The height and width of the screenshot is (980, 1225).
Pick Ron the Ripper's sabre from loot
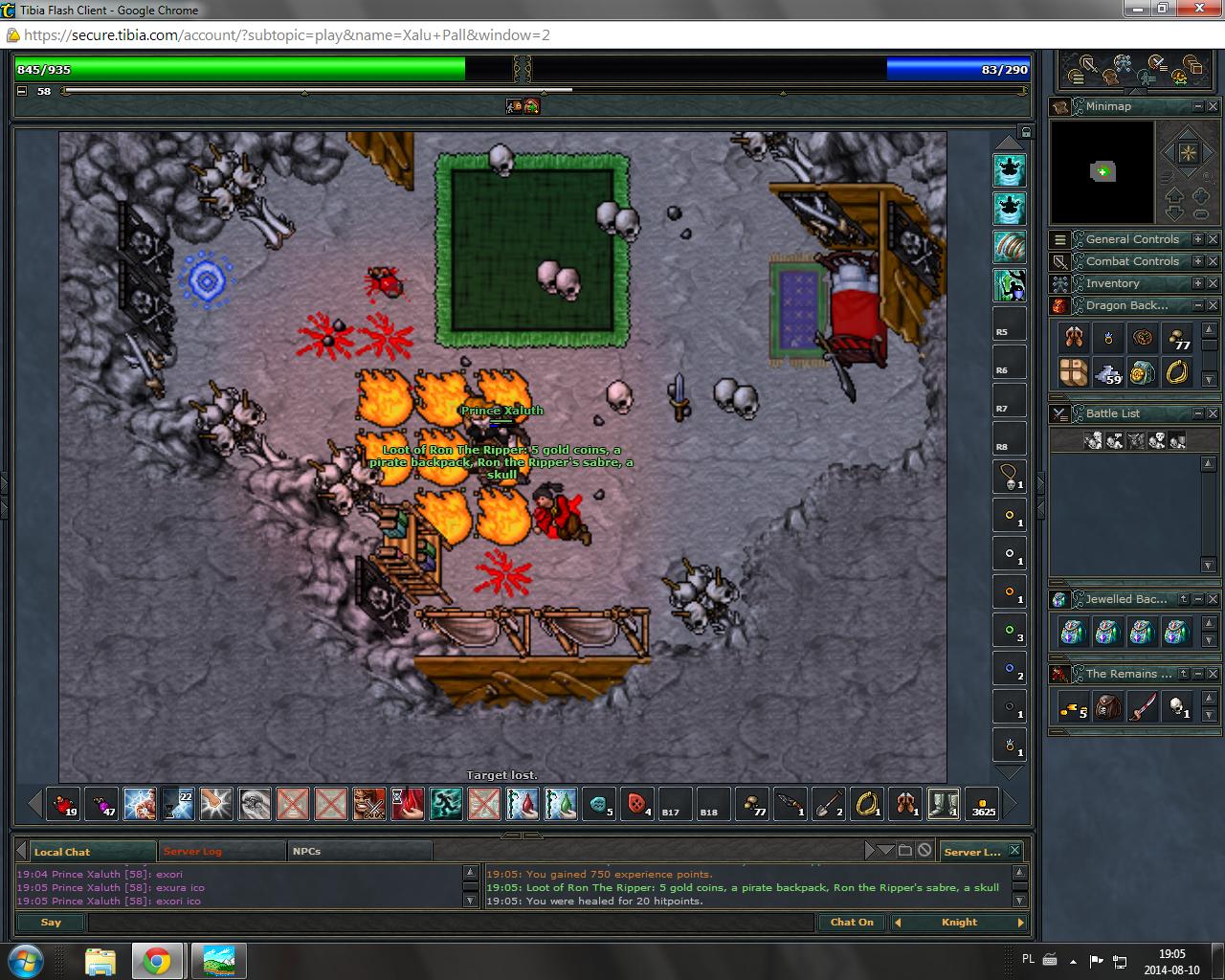click(x=1143, y=707)
